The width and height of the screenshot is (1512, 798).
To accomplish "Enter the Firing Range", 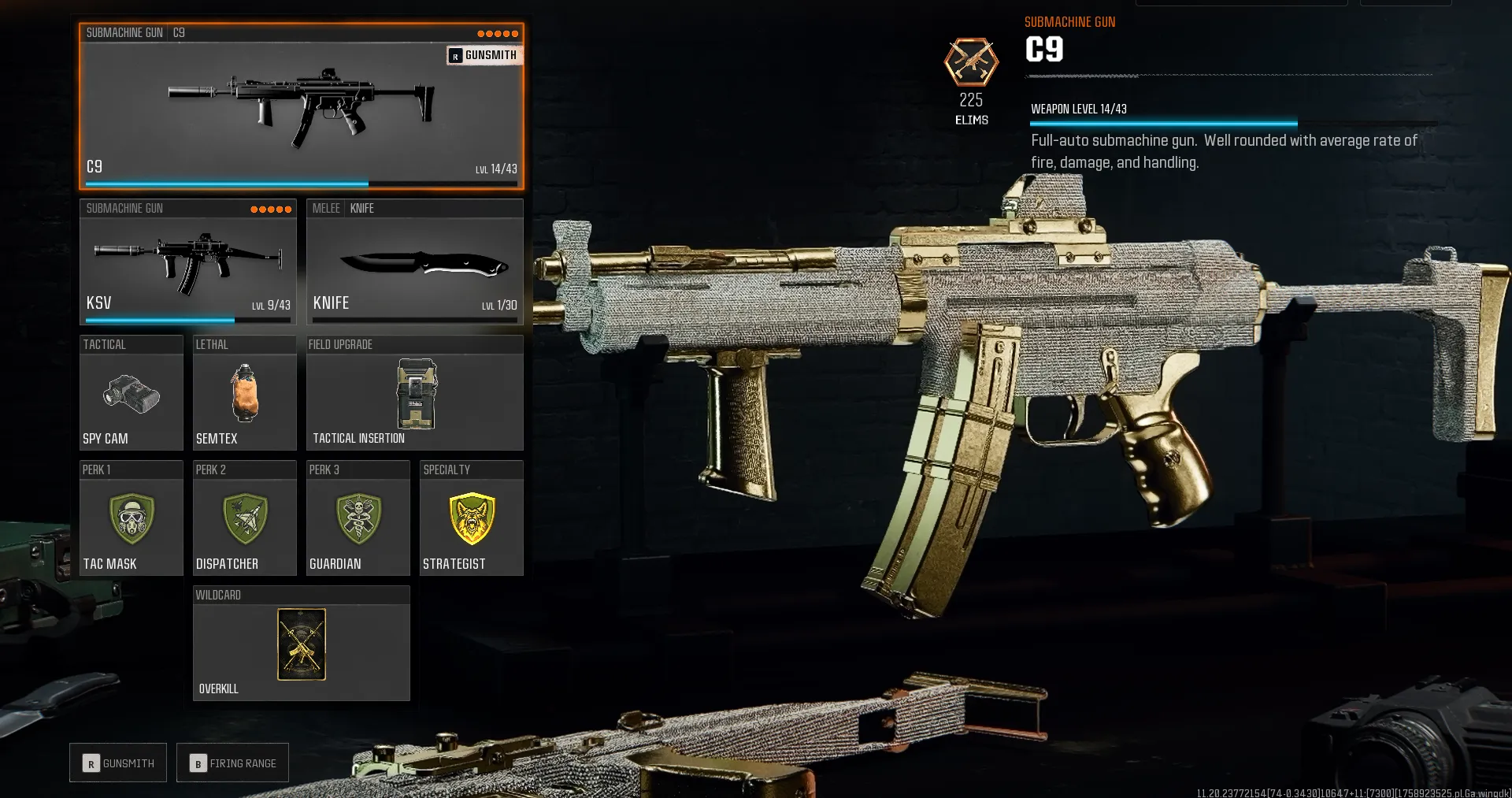I will tap(232, 763).
